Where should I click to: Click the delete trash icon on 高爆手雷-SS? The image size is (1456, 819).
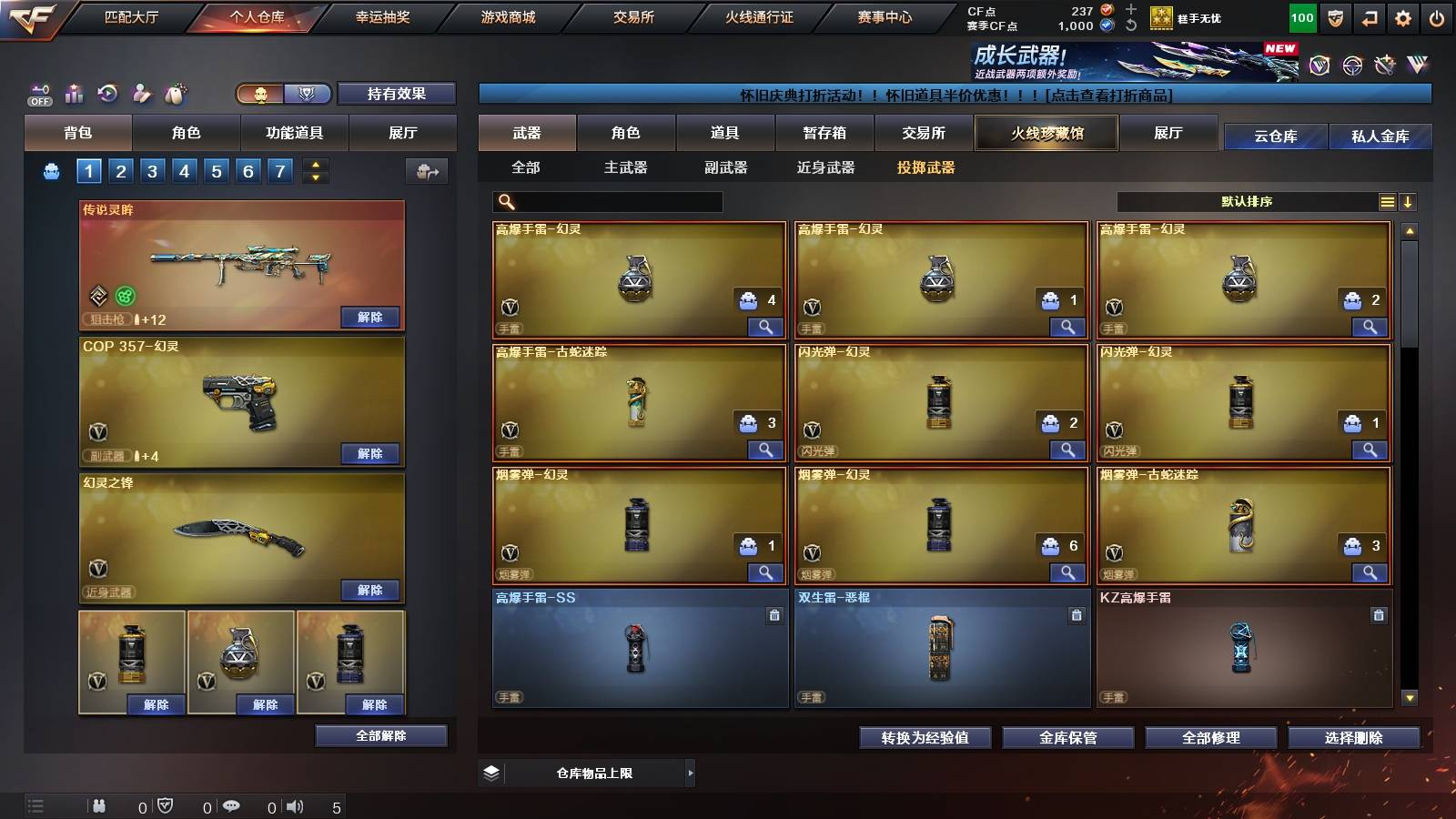click(773, 616)
